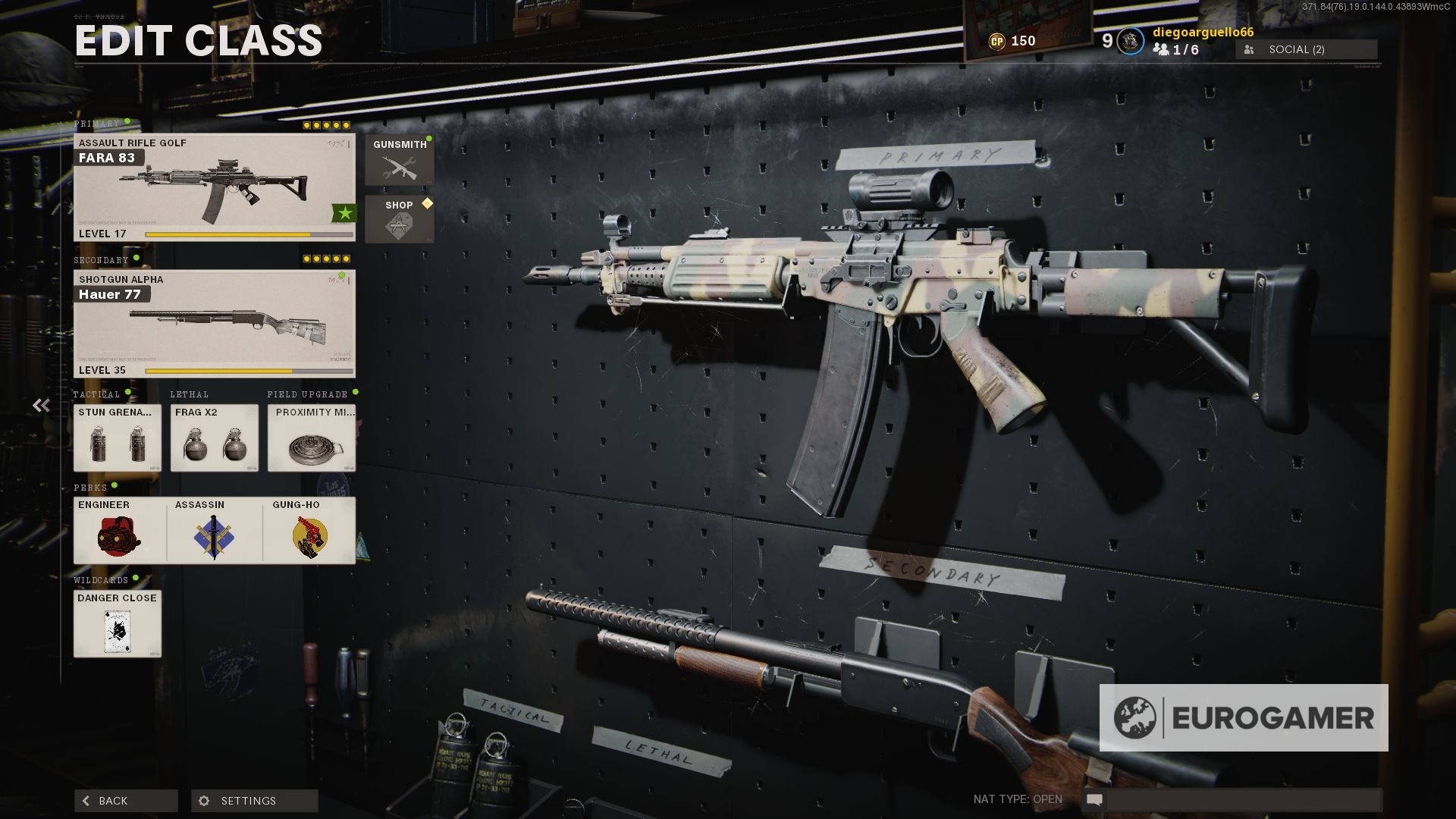
Task: Click the Back button
Action: 125,800
